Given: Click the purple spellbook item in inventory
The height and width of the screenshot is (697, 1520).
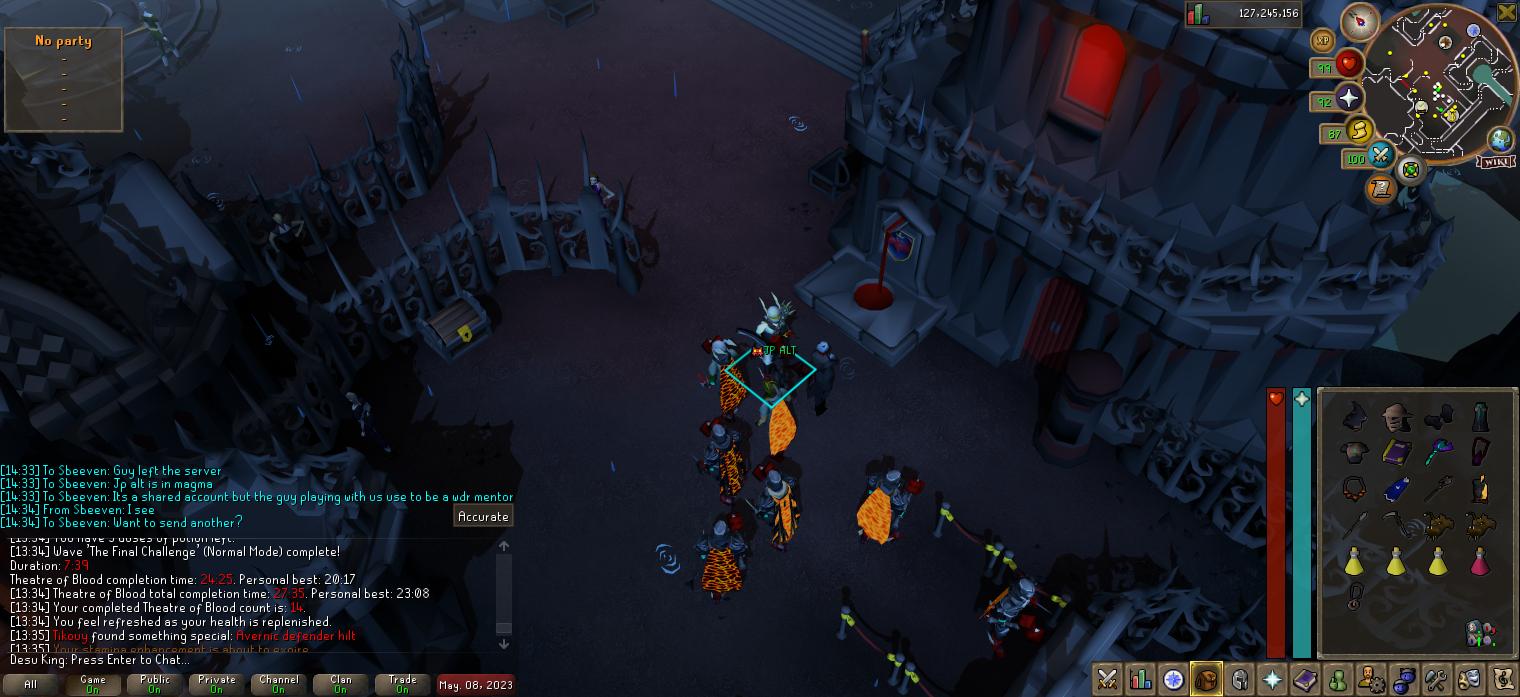Looking at the screenshot, I should 1396,453.
